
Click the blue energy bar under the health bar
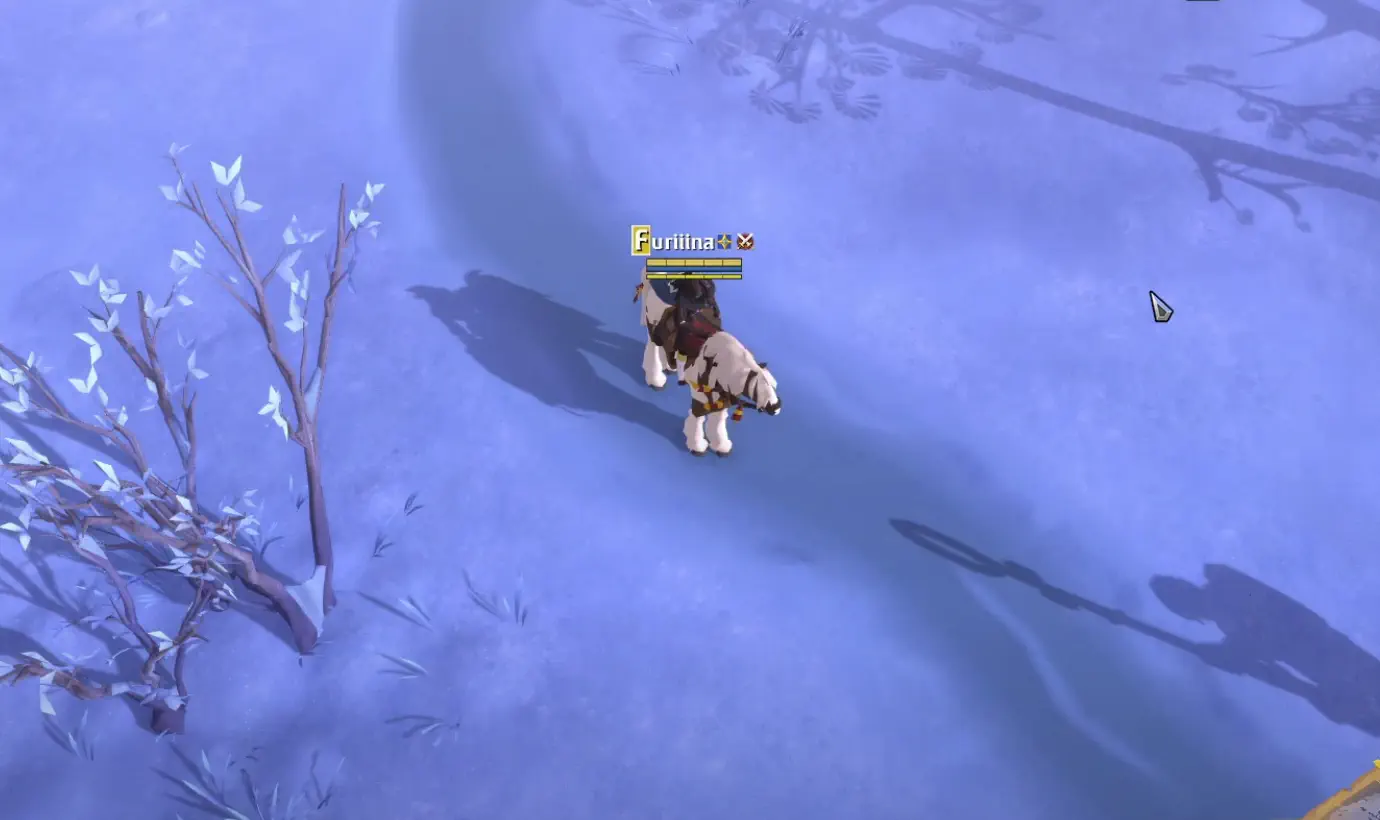tap(694, 268)
